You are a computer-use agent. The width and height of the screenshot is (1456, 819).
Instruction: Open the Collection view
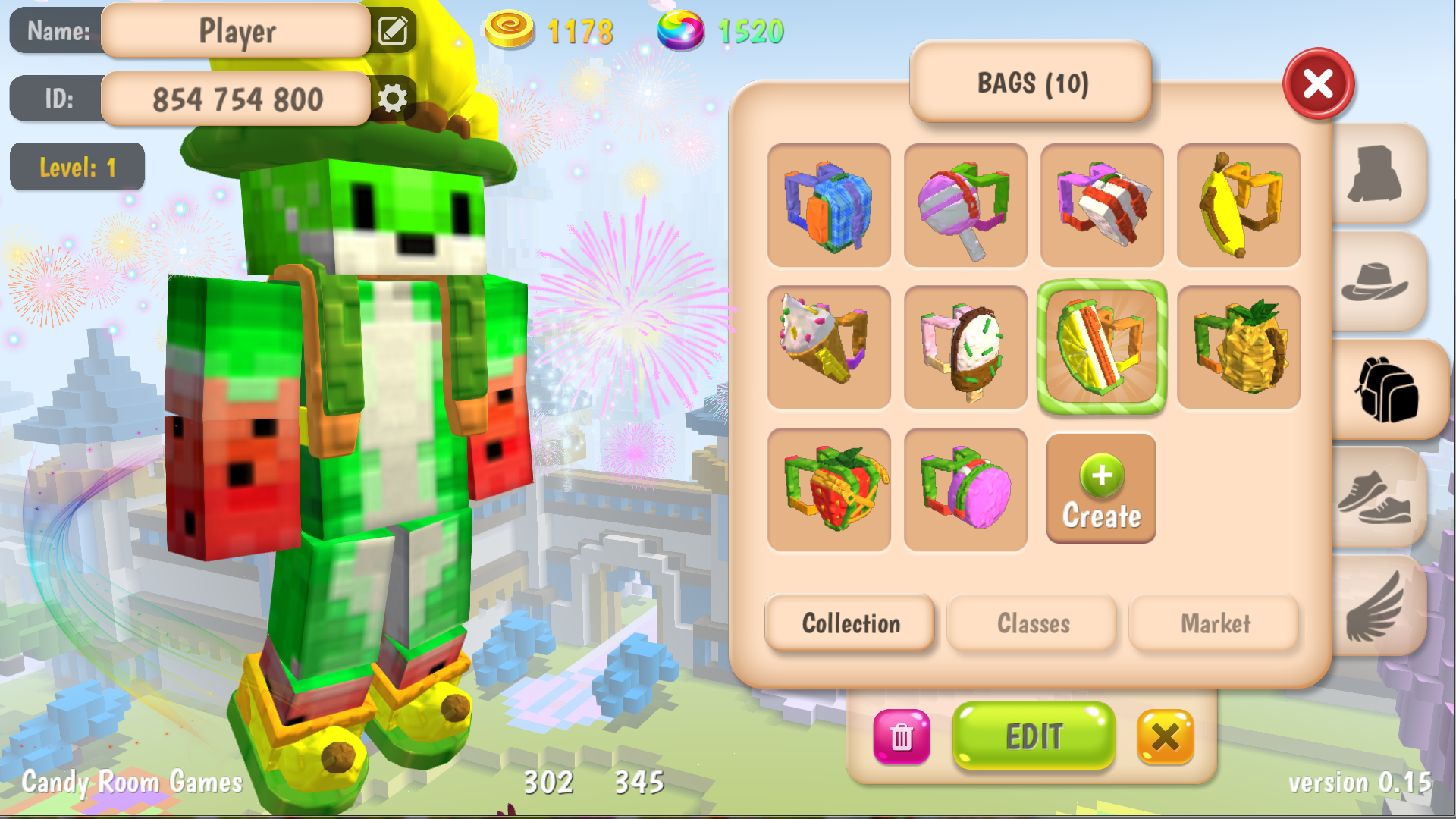pos(849,623)
